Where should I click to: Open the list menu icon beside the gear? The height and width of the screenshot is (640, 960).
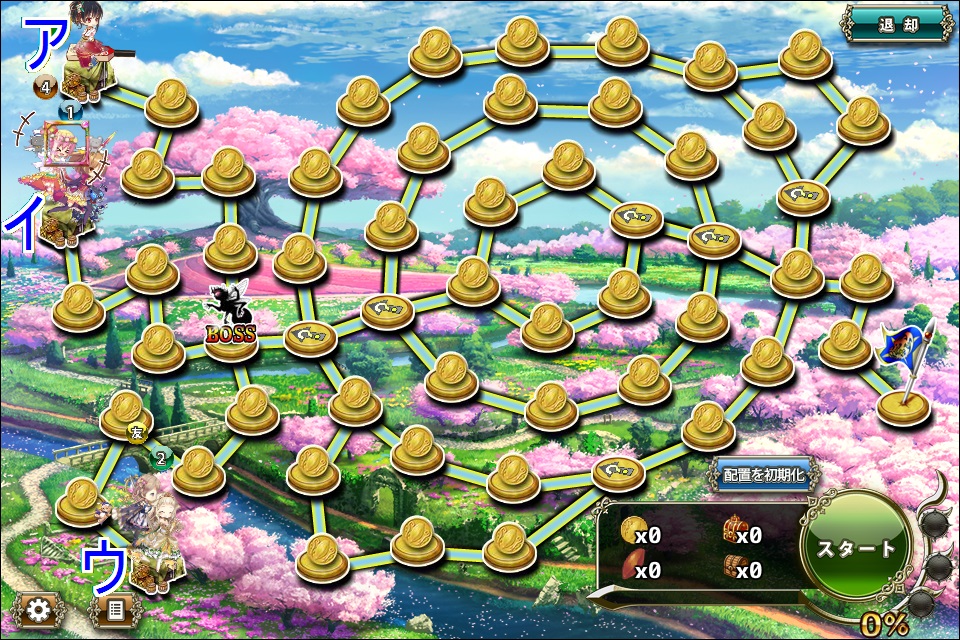114,609
